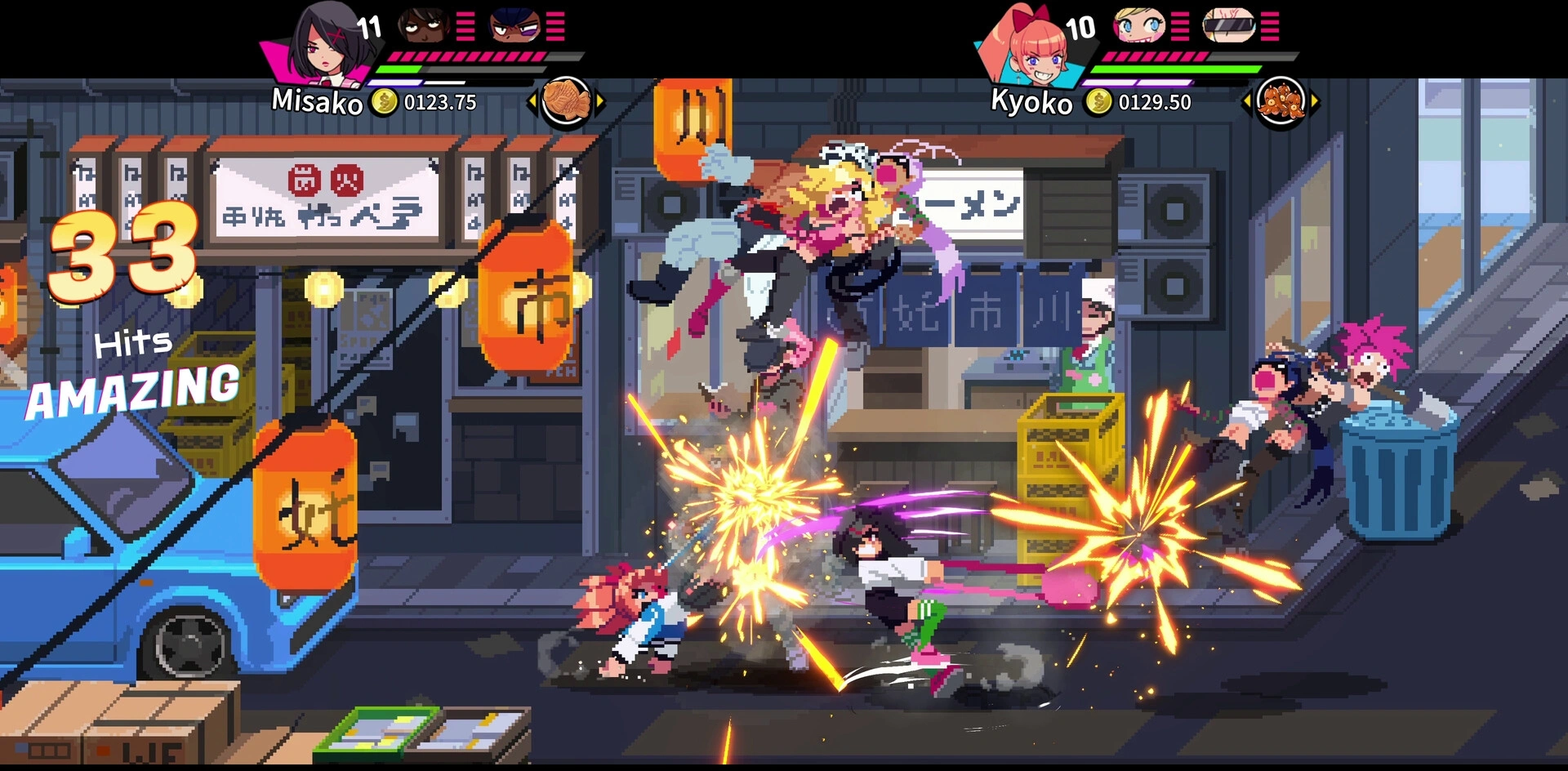The image size is (1568, 771).
Task: Use Misako's taiyaki quick item
Action: [x=566, y=101]
